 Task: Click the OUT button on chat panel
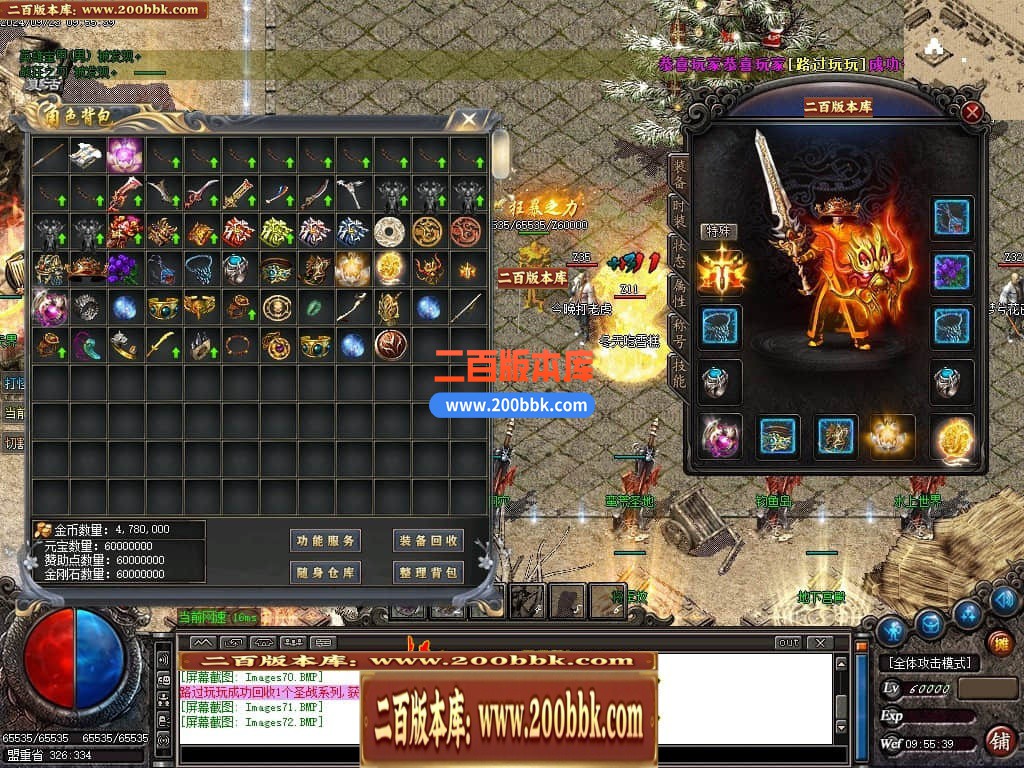pos(788,642)
